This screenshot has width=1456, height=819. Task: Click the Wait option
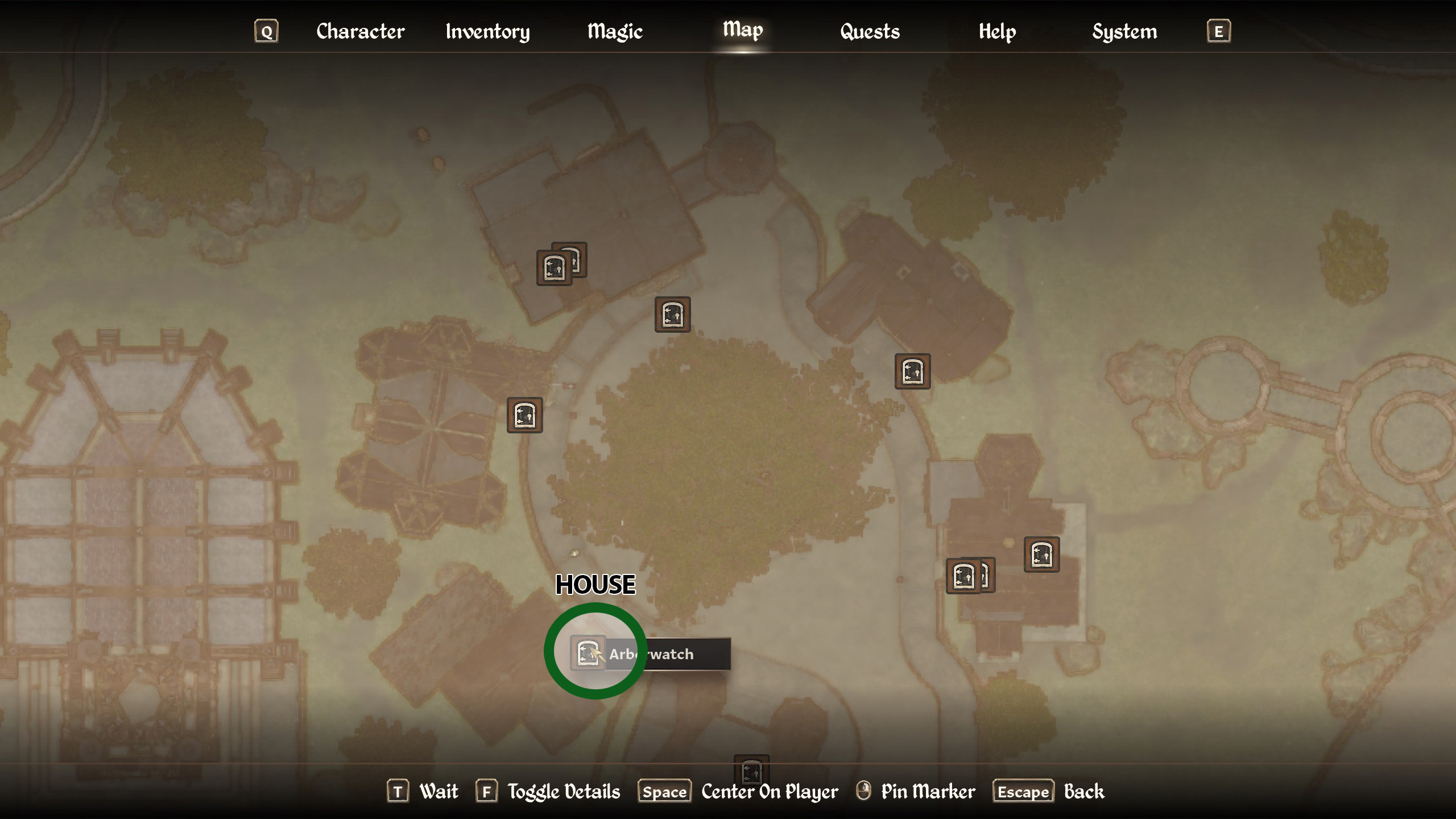(x=438, y=791)
